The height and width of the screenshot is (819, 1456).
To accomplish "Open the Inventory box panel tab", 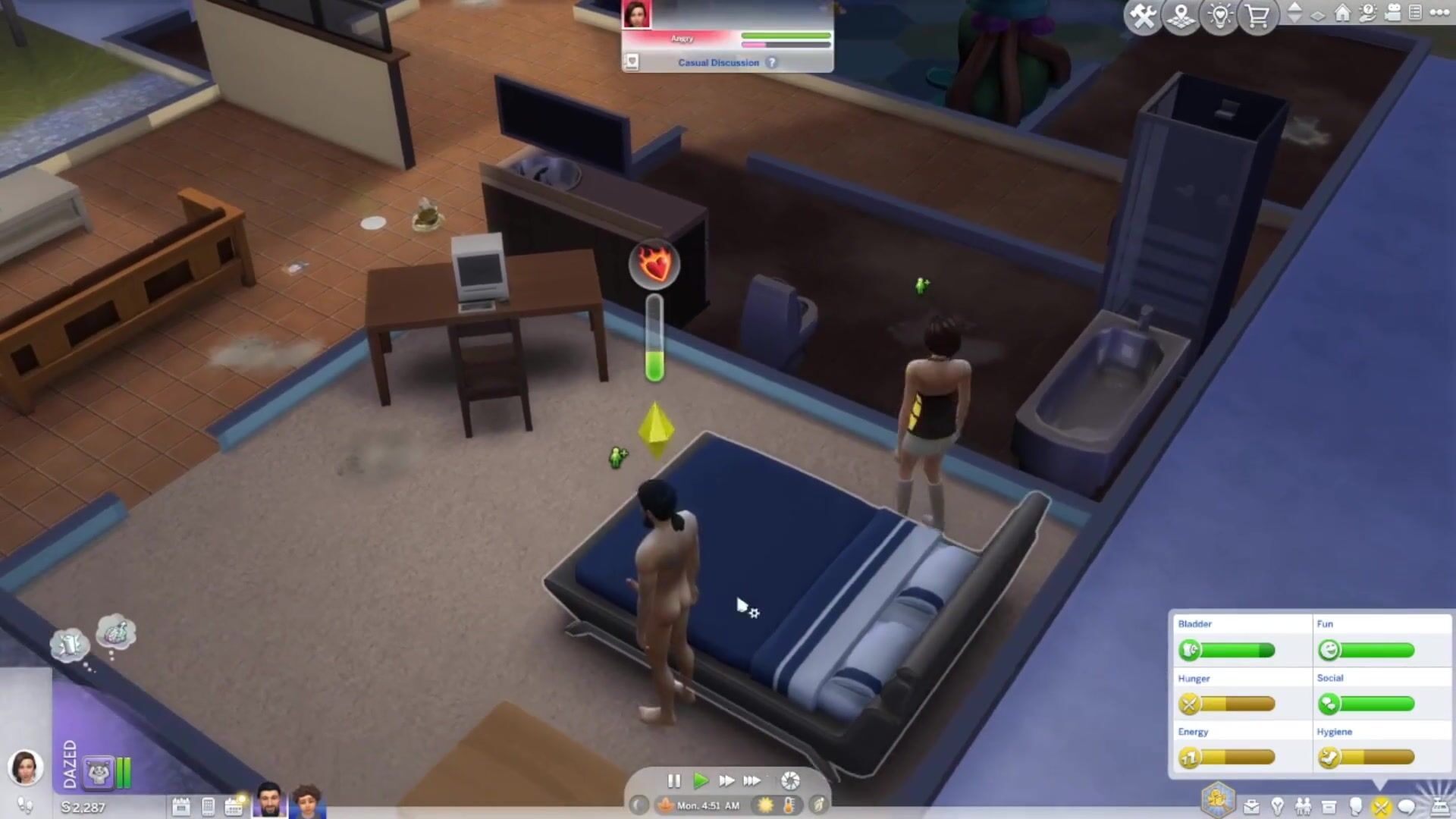I will click(x=1329, y=807).
